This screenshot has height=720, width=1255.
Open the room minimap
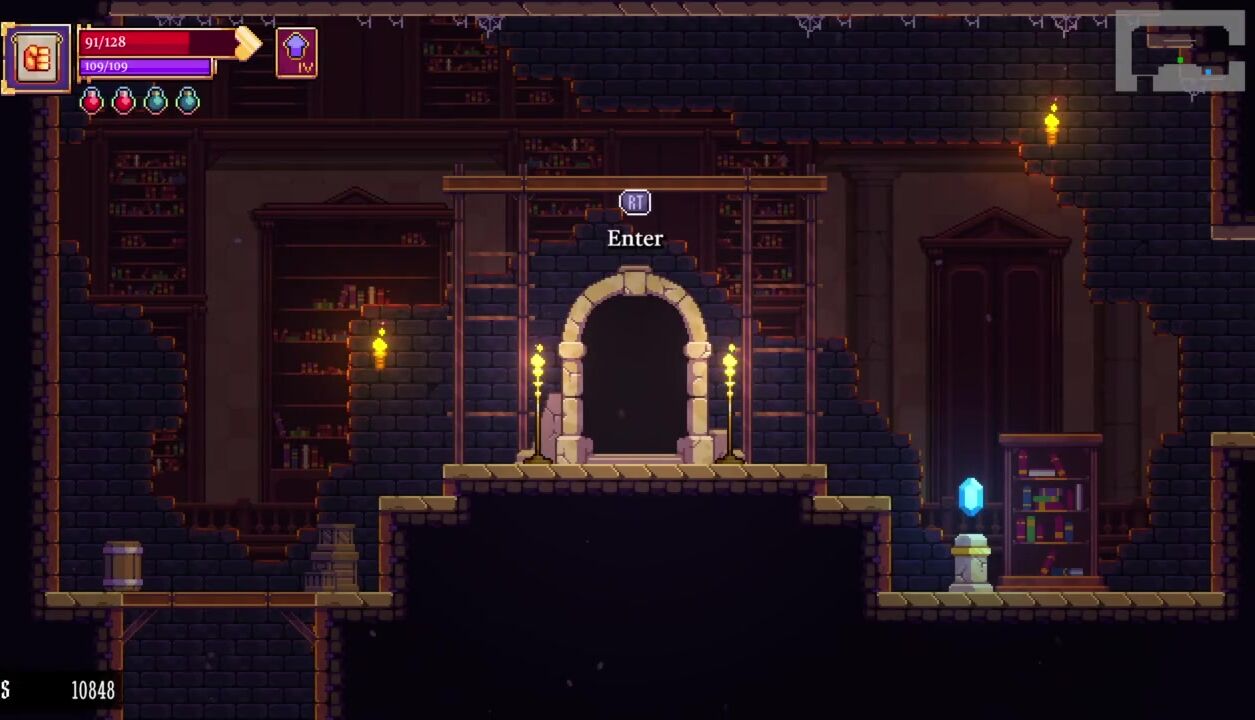click(1180, 53)
